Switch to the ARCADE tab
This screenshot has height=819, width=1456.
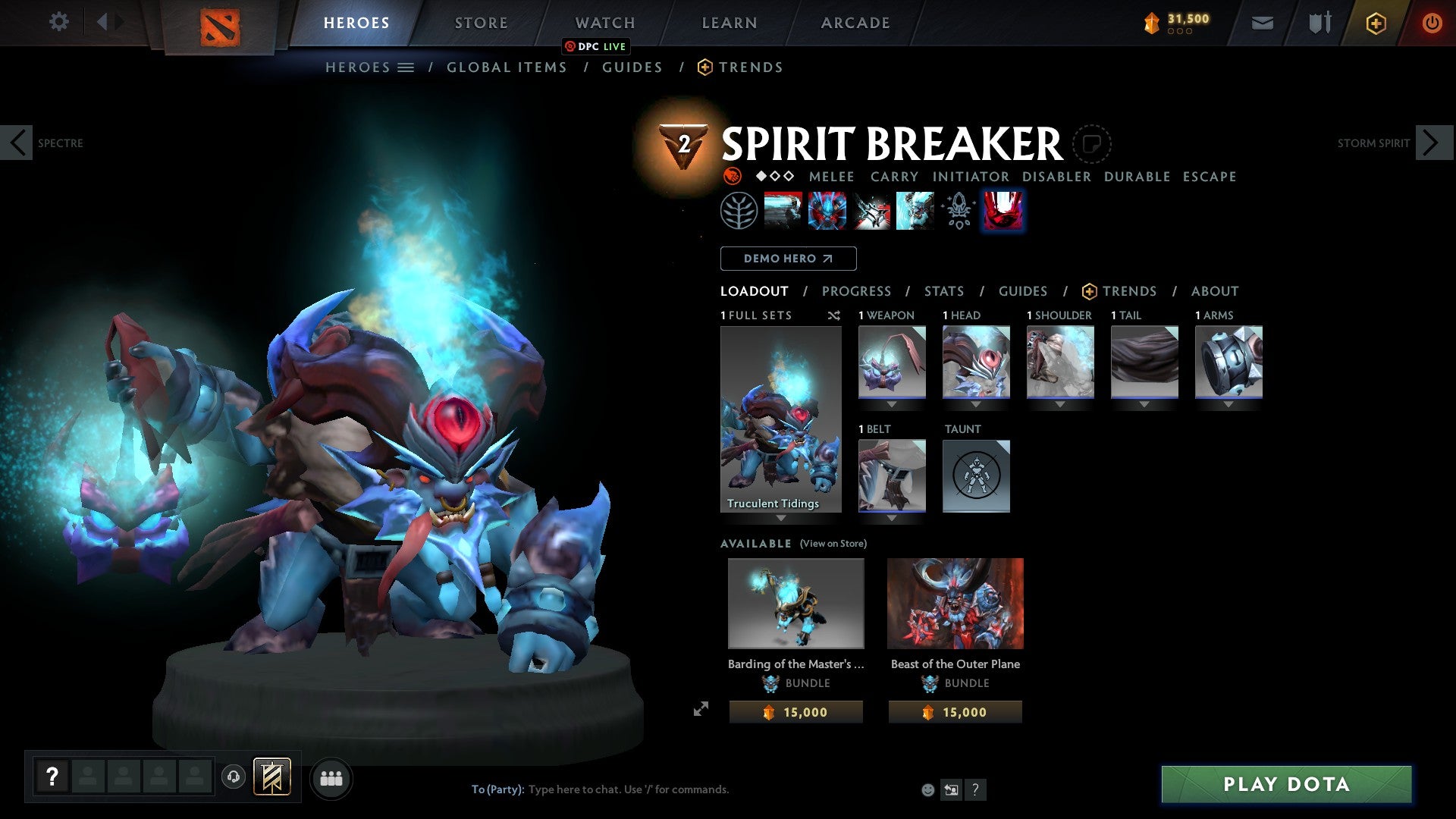tap(855, 22)
